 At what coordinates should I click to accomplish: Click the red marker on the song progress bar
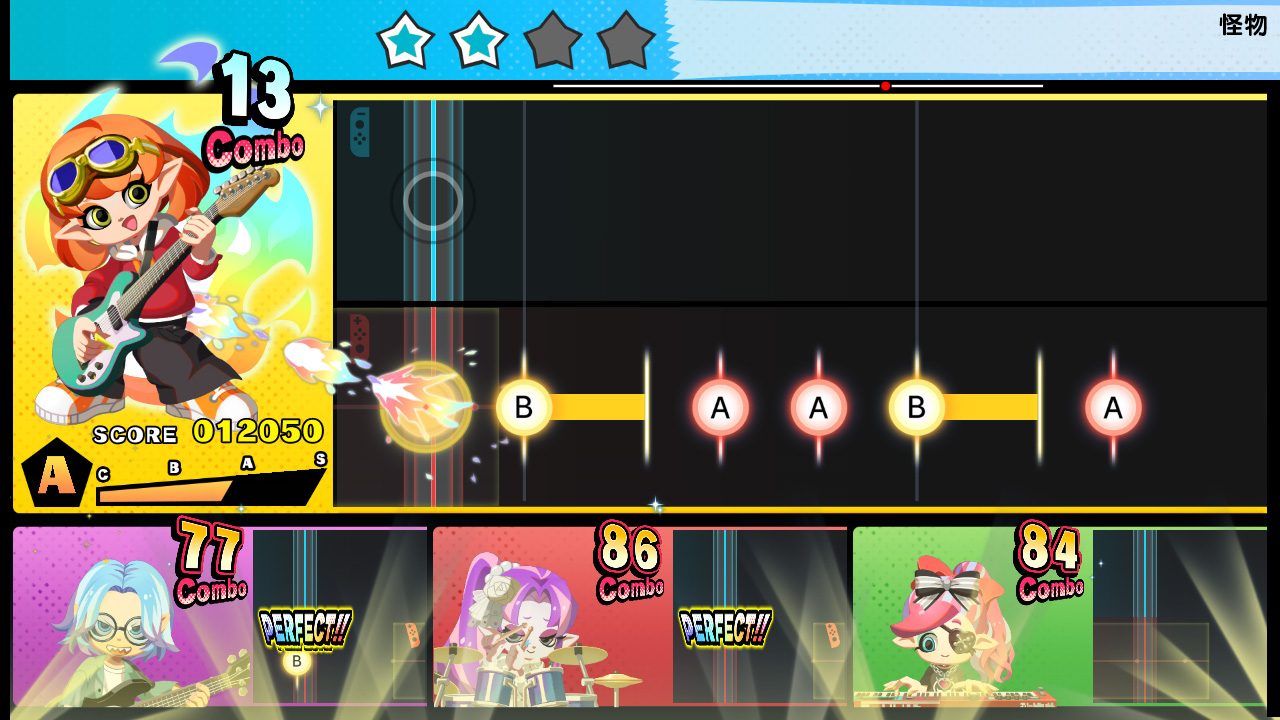tap(885, 86)
